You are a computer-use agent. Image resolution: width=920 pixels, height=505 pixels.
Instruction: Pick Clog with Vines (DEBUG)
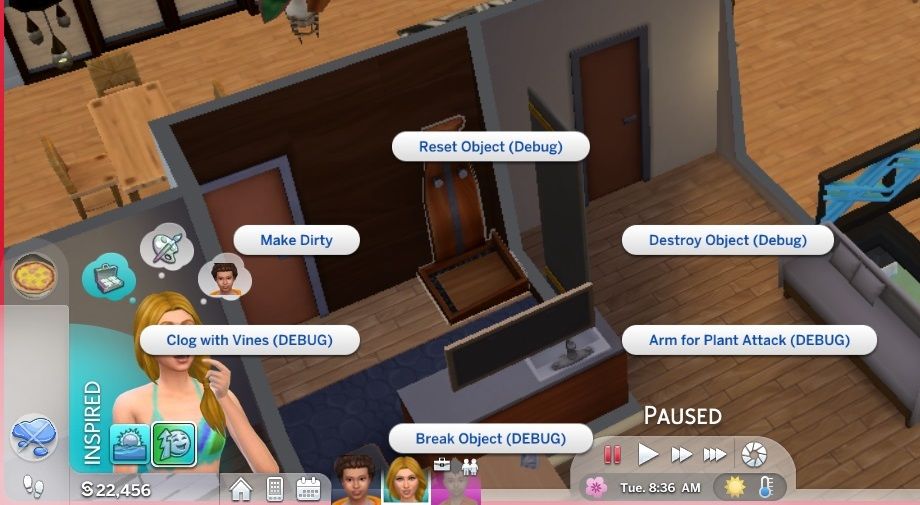[249, 340]
